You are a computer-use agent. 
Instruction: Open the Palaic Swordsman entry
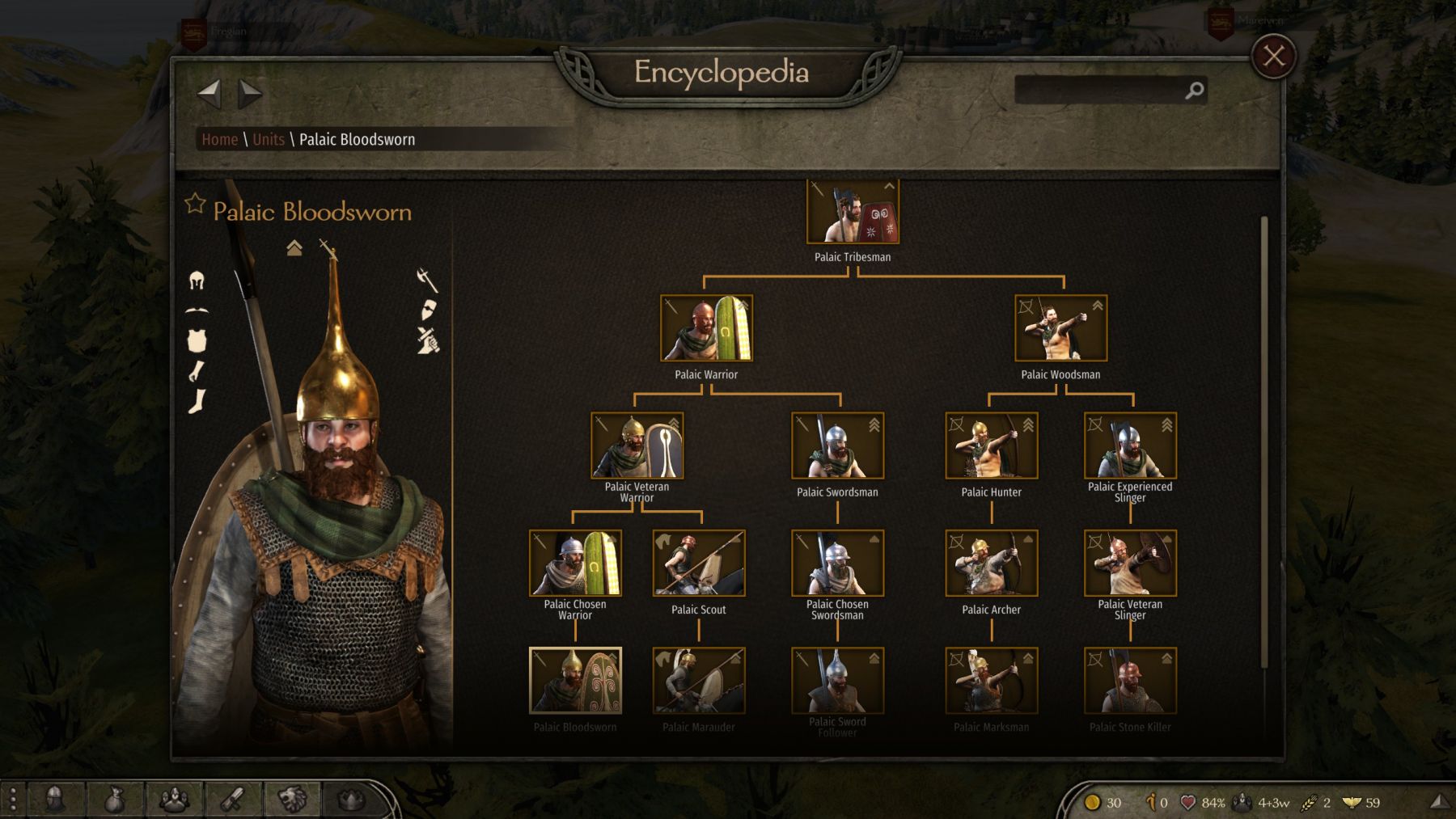pos(837,445)
